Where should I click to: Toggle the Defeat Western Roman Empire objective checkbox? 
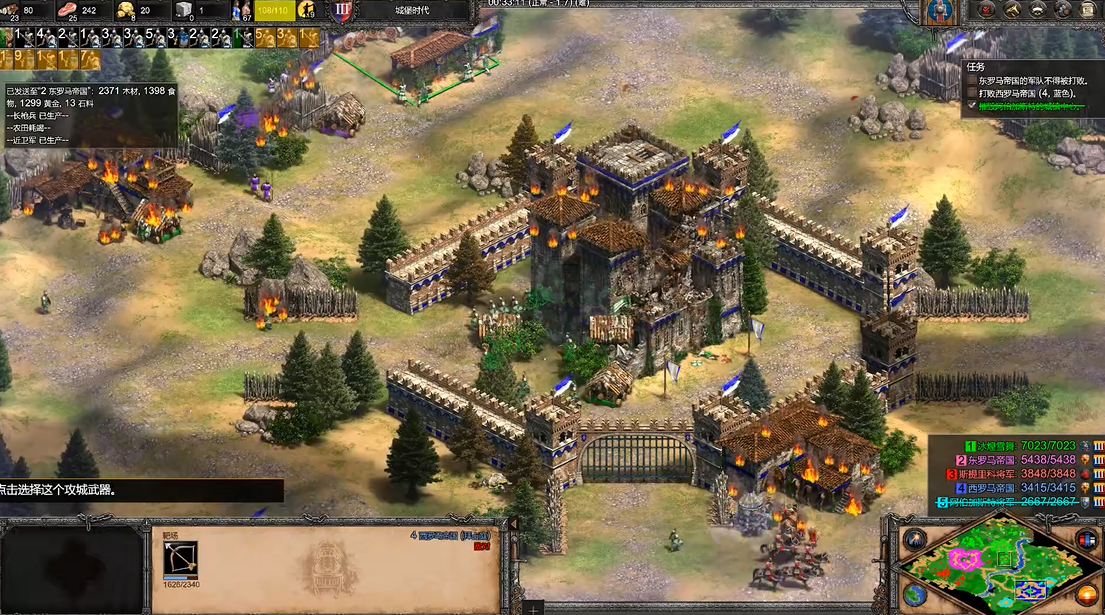[x=971, y=92]
